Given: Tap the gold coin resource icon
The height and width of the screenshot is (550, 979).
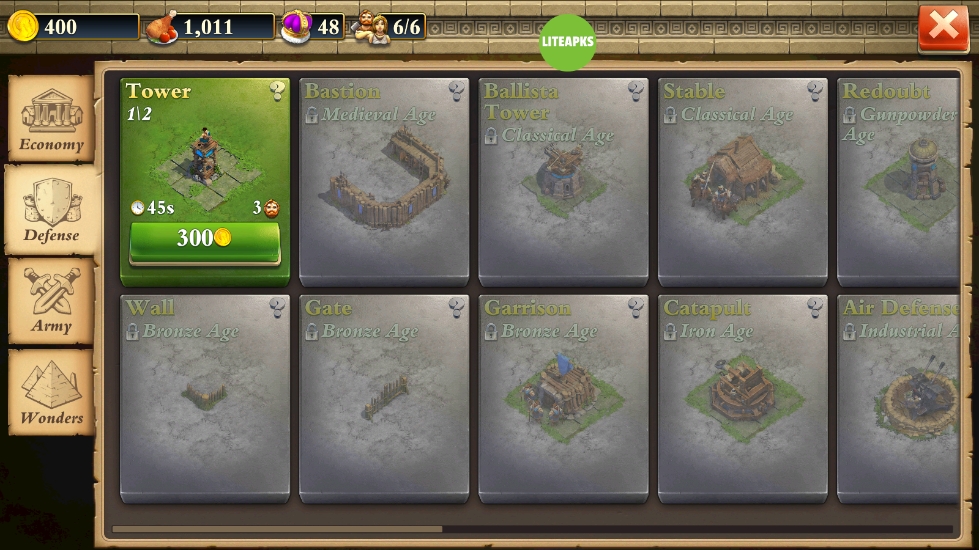Looking at the screenshot, I should (x=22, y=26).
